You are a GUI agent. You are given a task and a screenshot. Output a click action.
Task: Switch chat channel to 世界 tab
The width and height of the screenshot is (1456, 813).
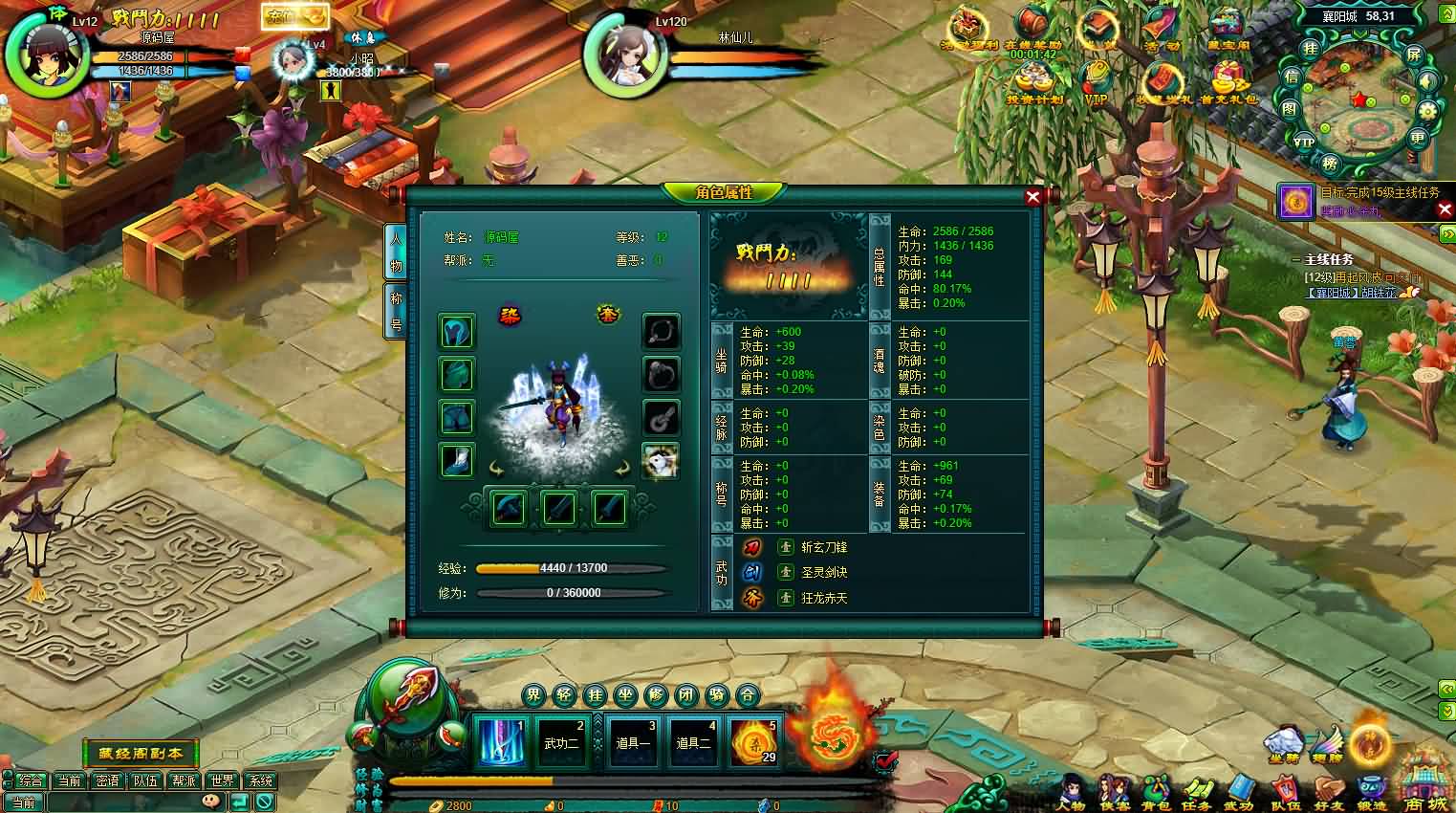tap(224, 780)
